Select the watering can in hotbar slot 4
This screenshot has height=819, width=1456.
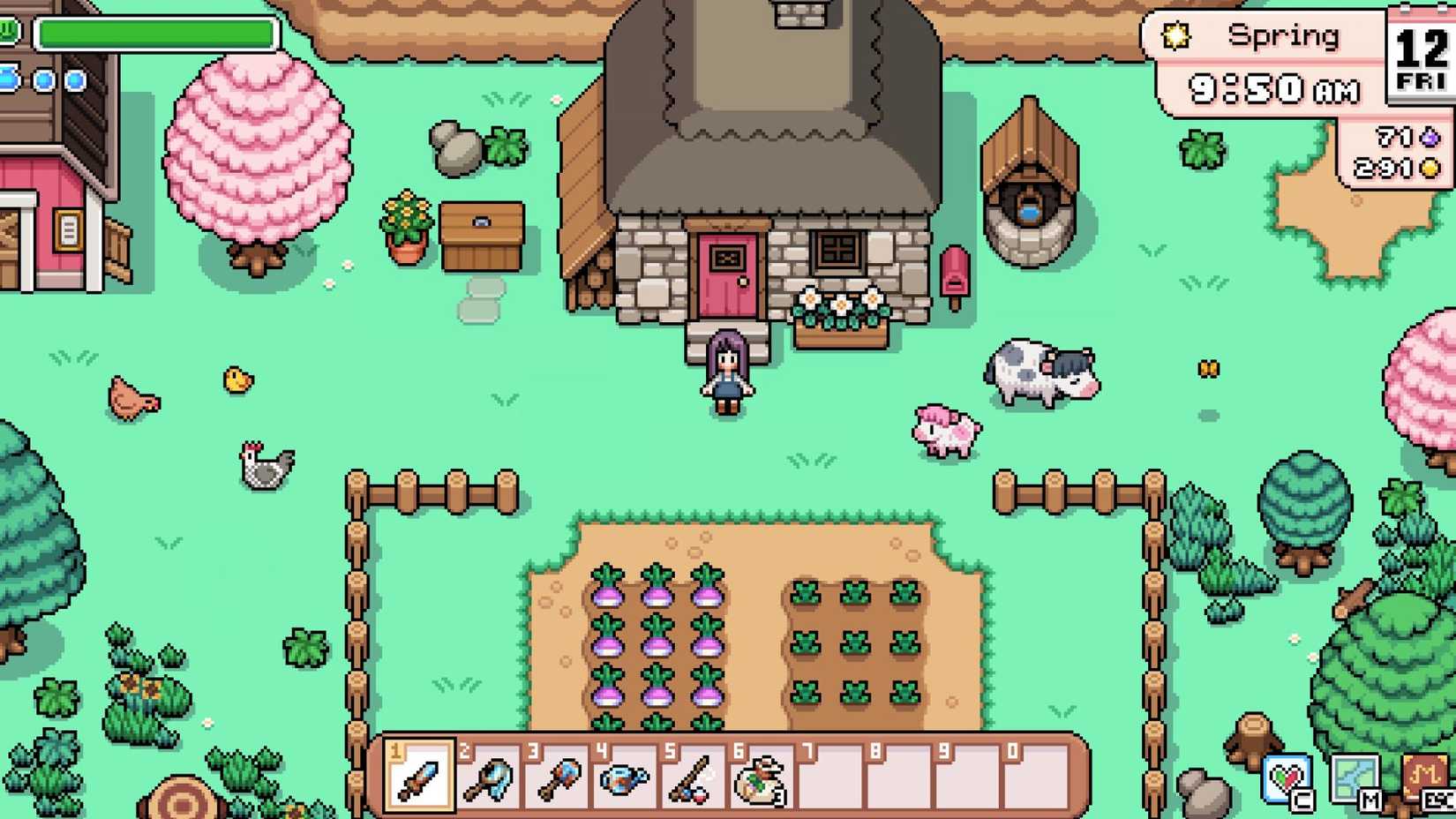click(627, 780)
